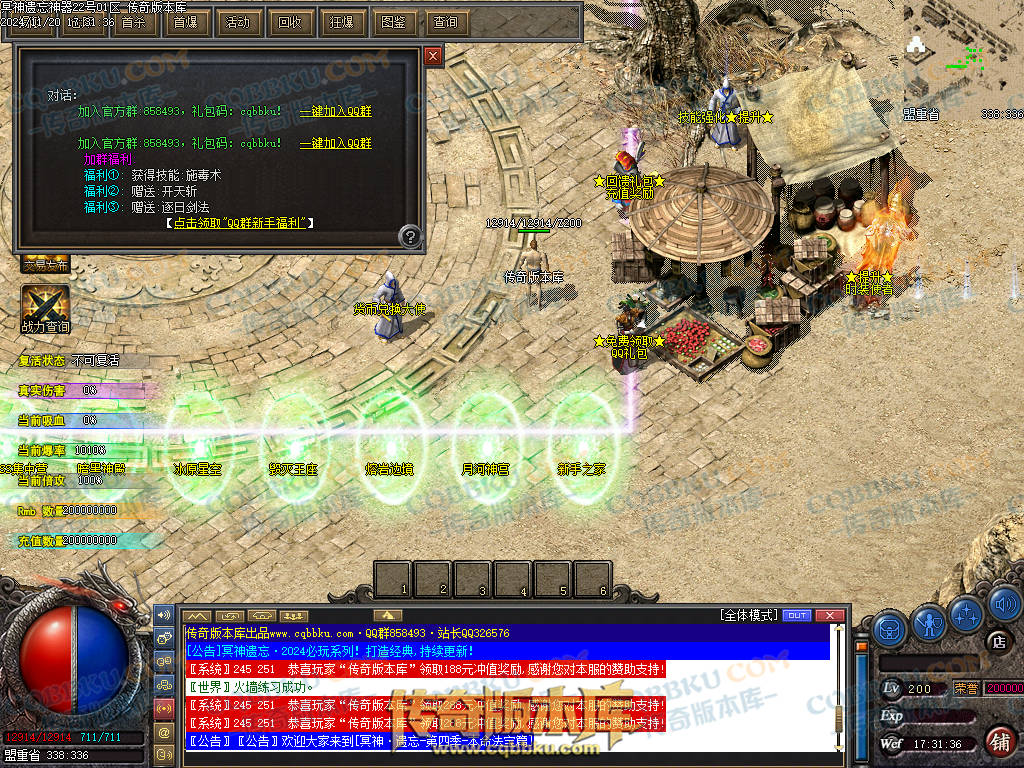Click the blue OUT button on chat
Viewport: 1024px width, 768px height.
[796, 615]
